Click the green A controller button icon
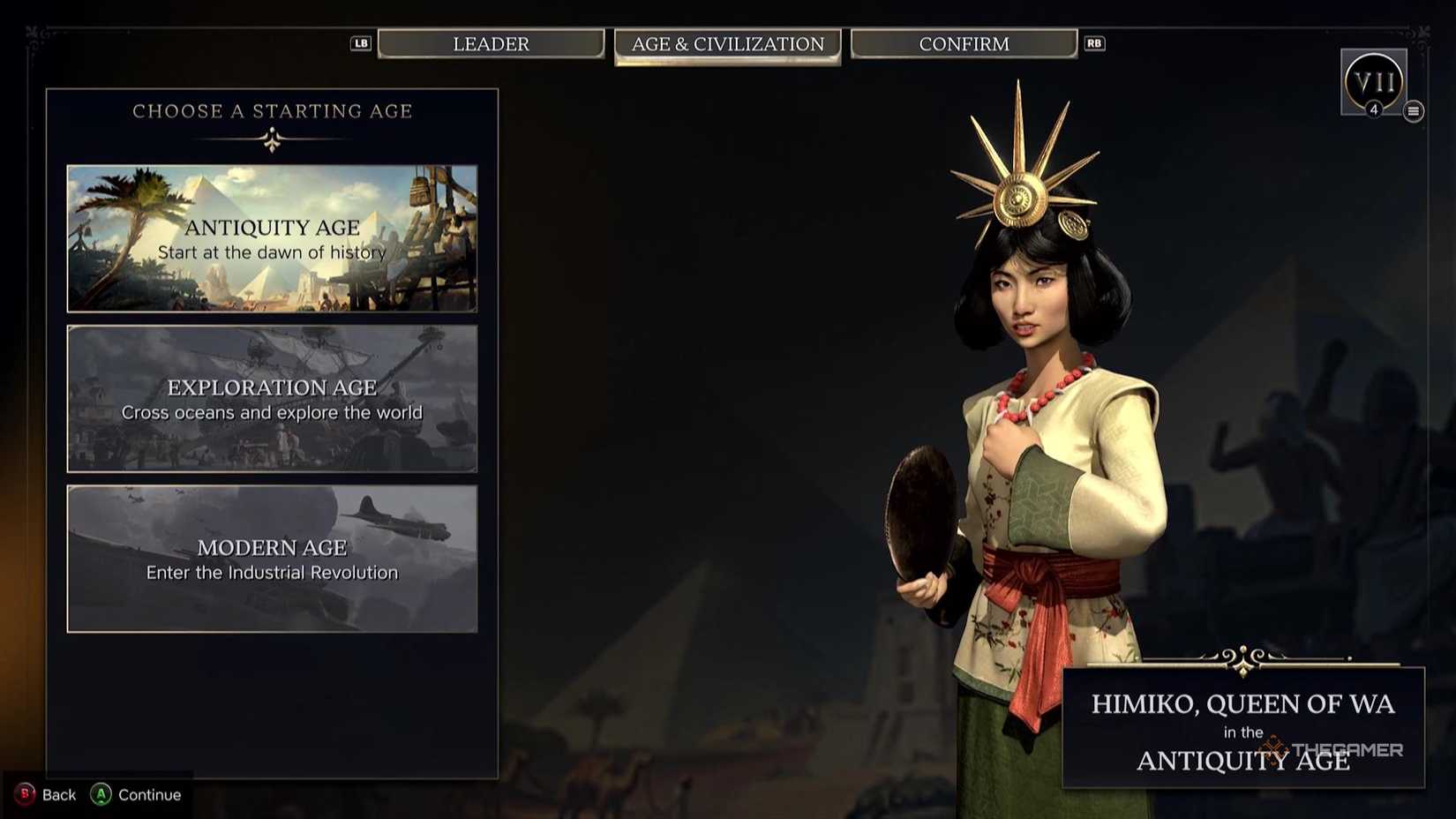Viewport: 1456px width, 819px height. coord(100,794)
